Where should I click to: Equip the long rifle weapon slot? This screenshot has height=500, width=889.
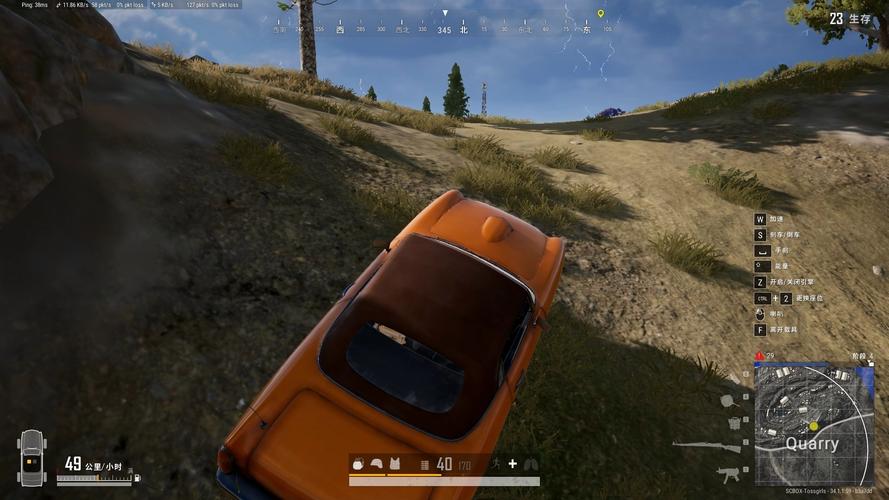(x=707, y=446)
